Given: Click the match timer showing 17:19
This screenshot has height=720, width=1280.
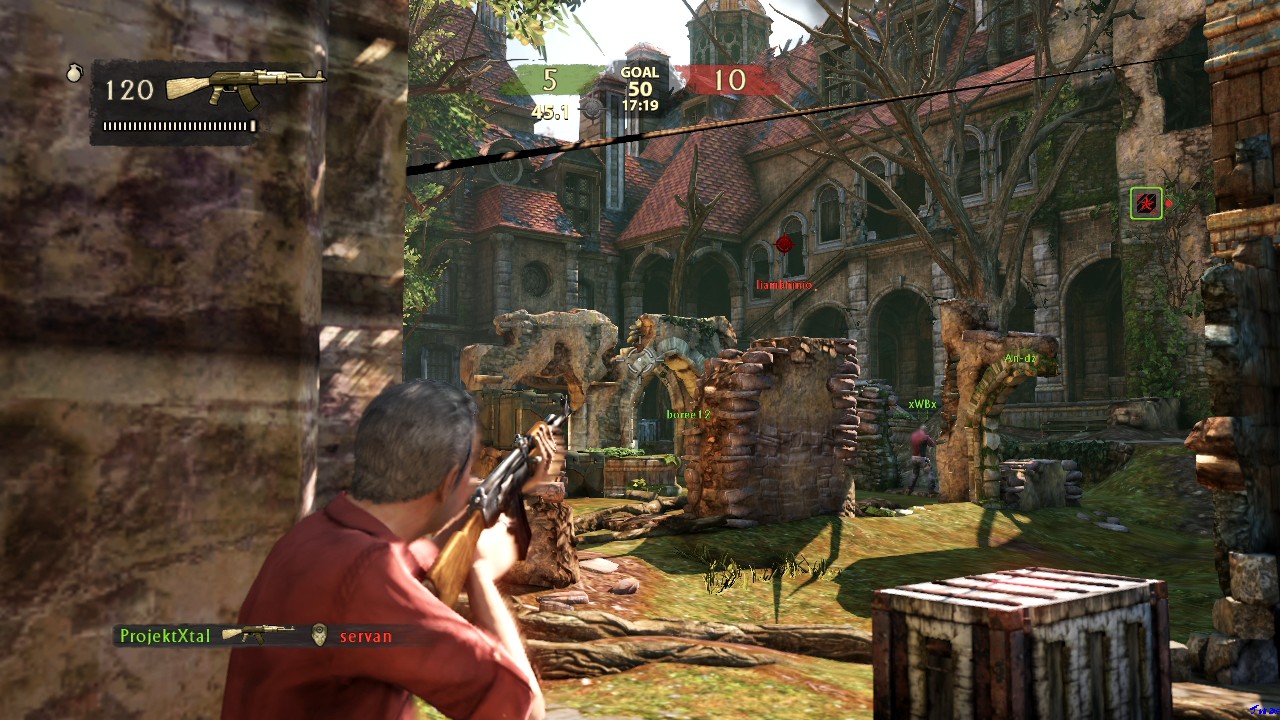Looking at the screenshot, I should click(x=639, y=104).
